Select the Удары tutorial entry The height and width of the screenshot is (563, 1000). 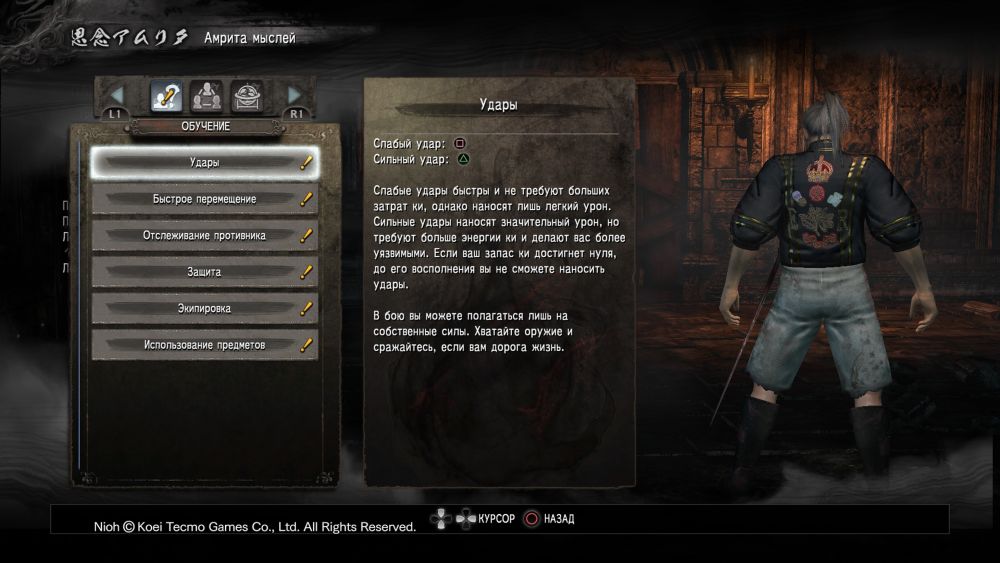pyautogui.click(x=204, y=162)
